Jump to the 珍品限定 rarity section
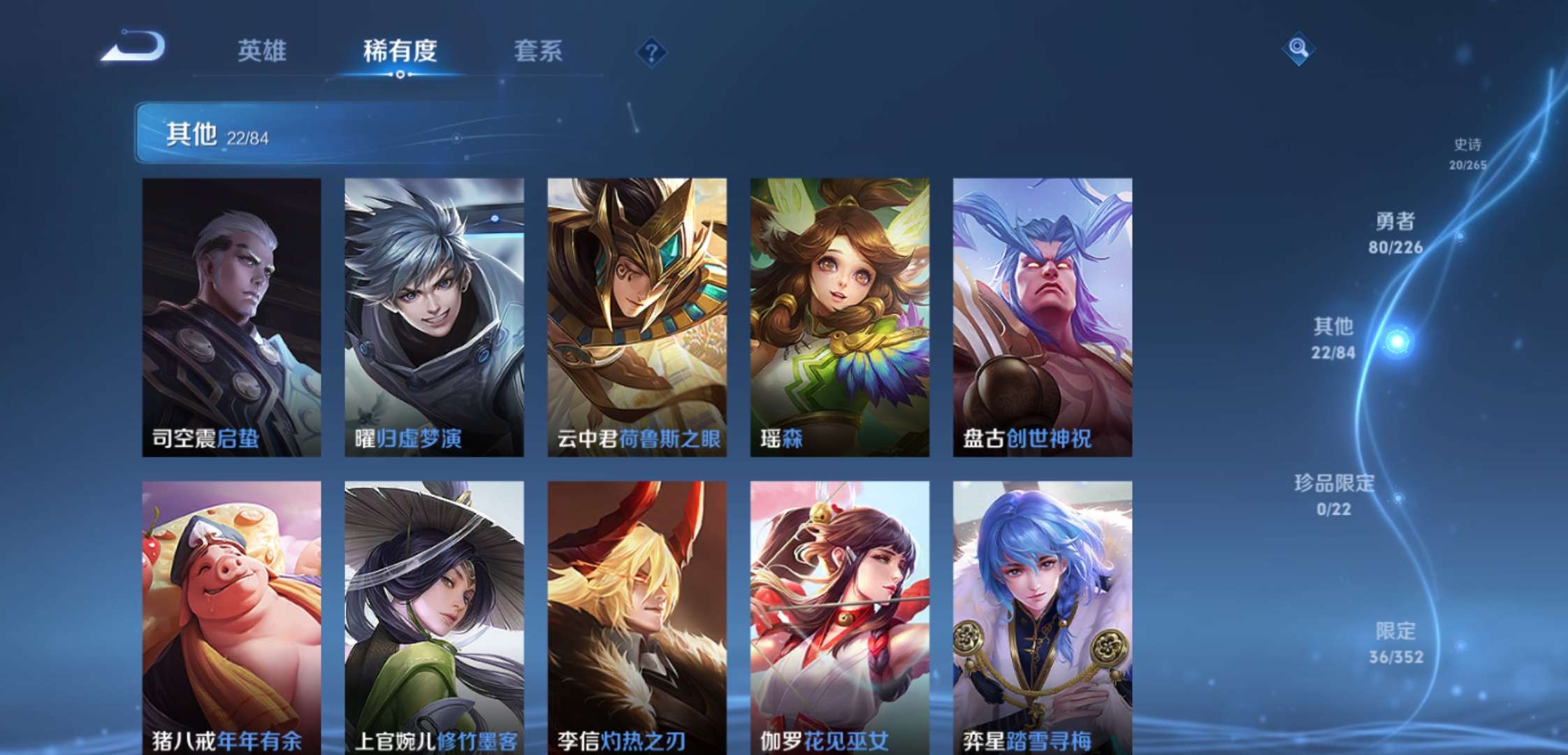Image resolution: width=1568 pixels, height=755 pixels. click(x=1334, y=495)
